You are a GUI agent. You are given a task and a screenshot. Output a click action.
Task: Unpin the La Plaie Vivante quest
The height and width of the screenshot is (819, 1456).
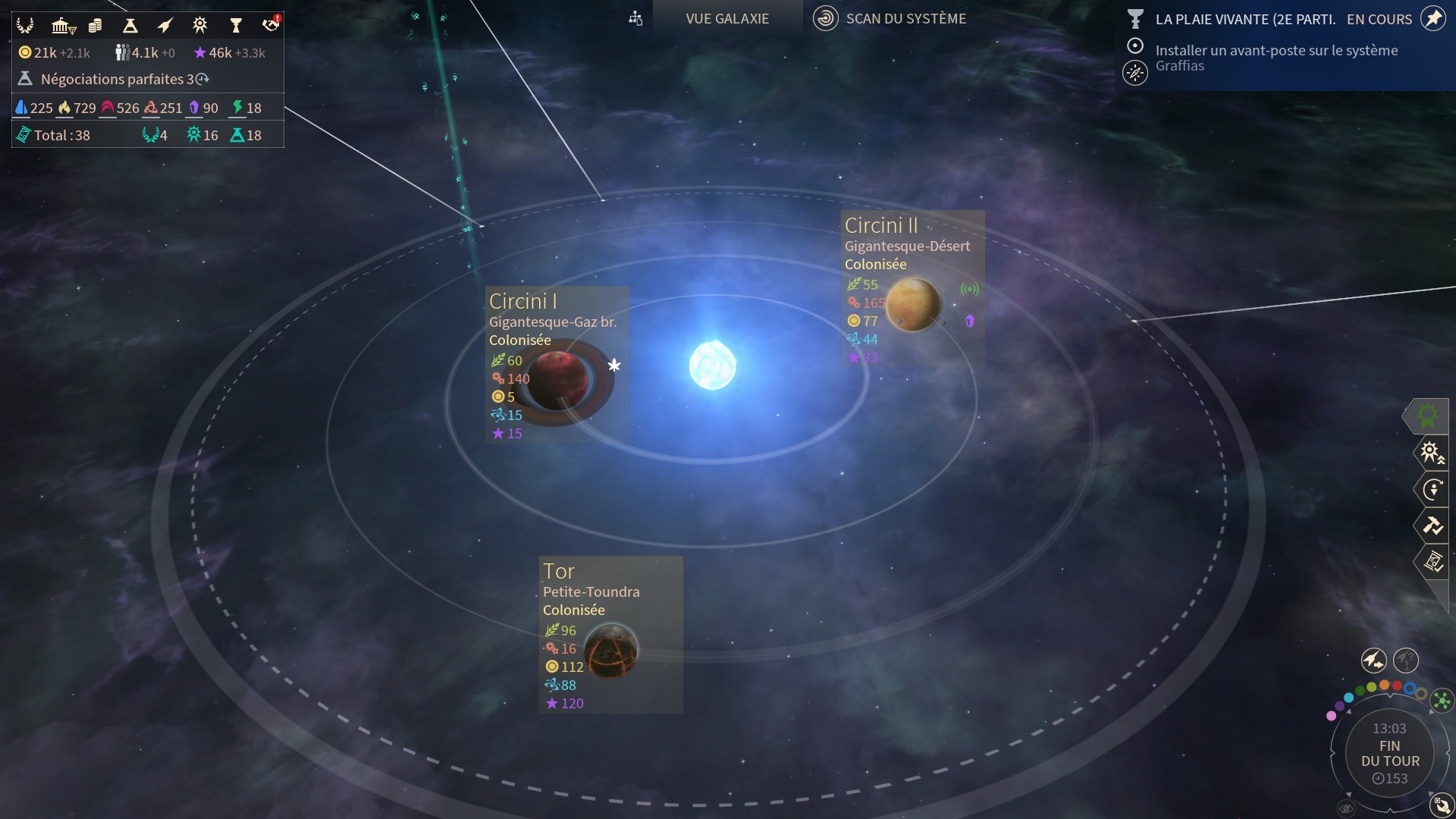click(1432, 18)
